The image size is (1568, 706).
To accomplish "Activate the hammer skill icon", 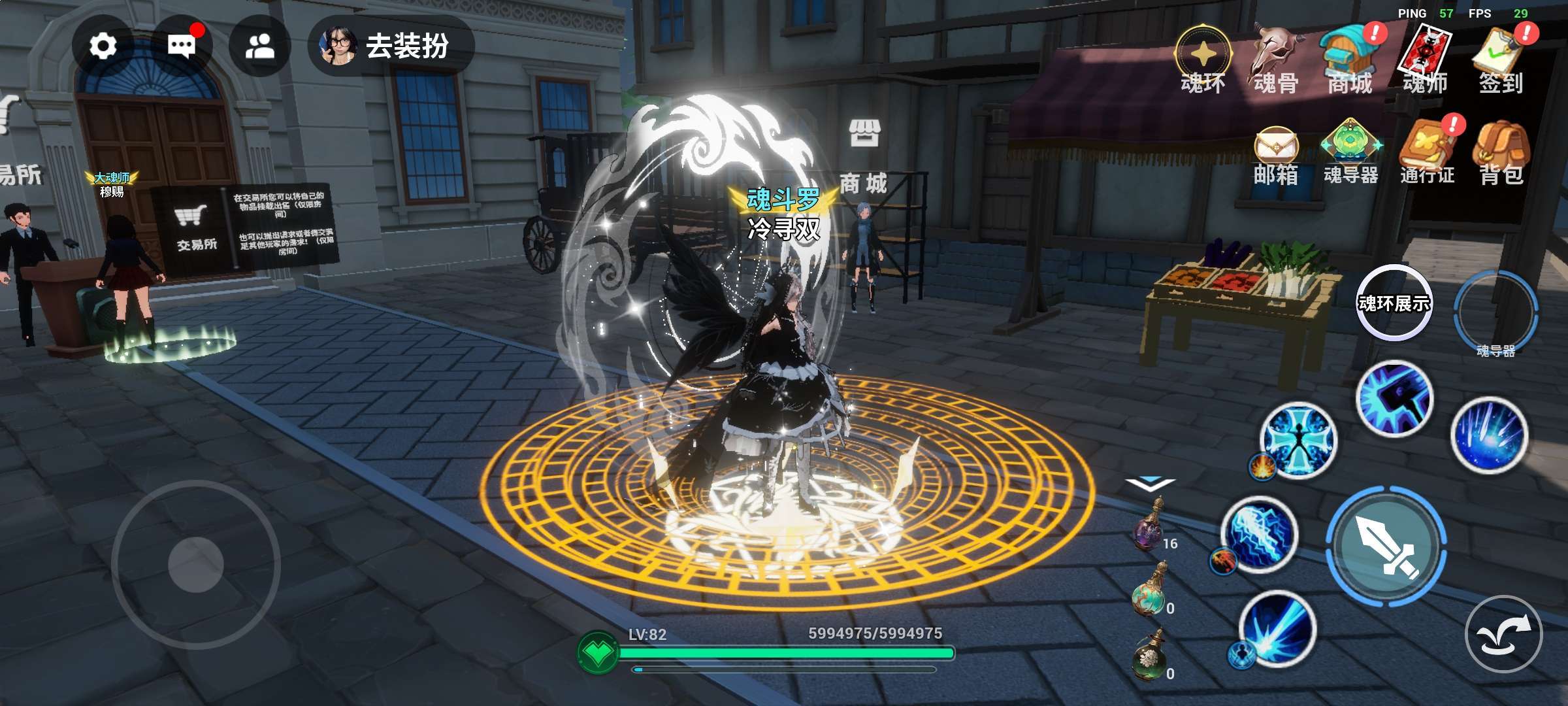I will click(1394, 398).
